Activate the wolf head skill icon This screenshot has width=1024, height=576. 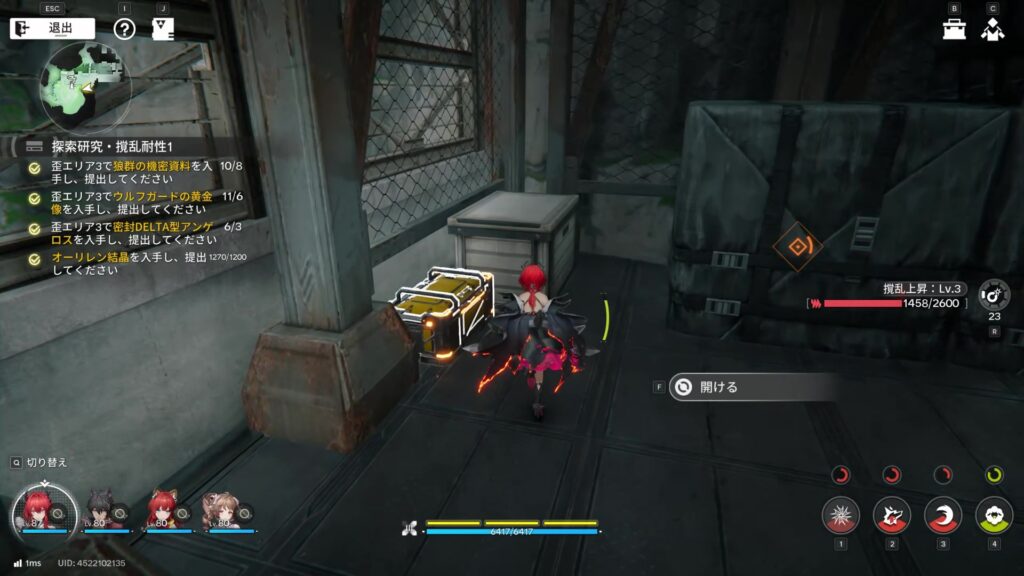coord(891,515)
